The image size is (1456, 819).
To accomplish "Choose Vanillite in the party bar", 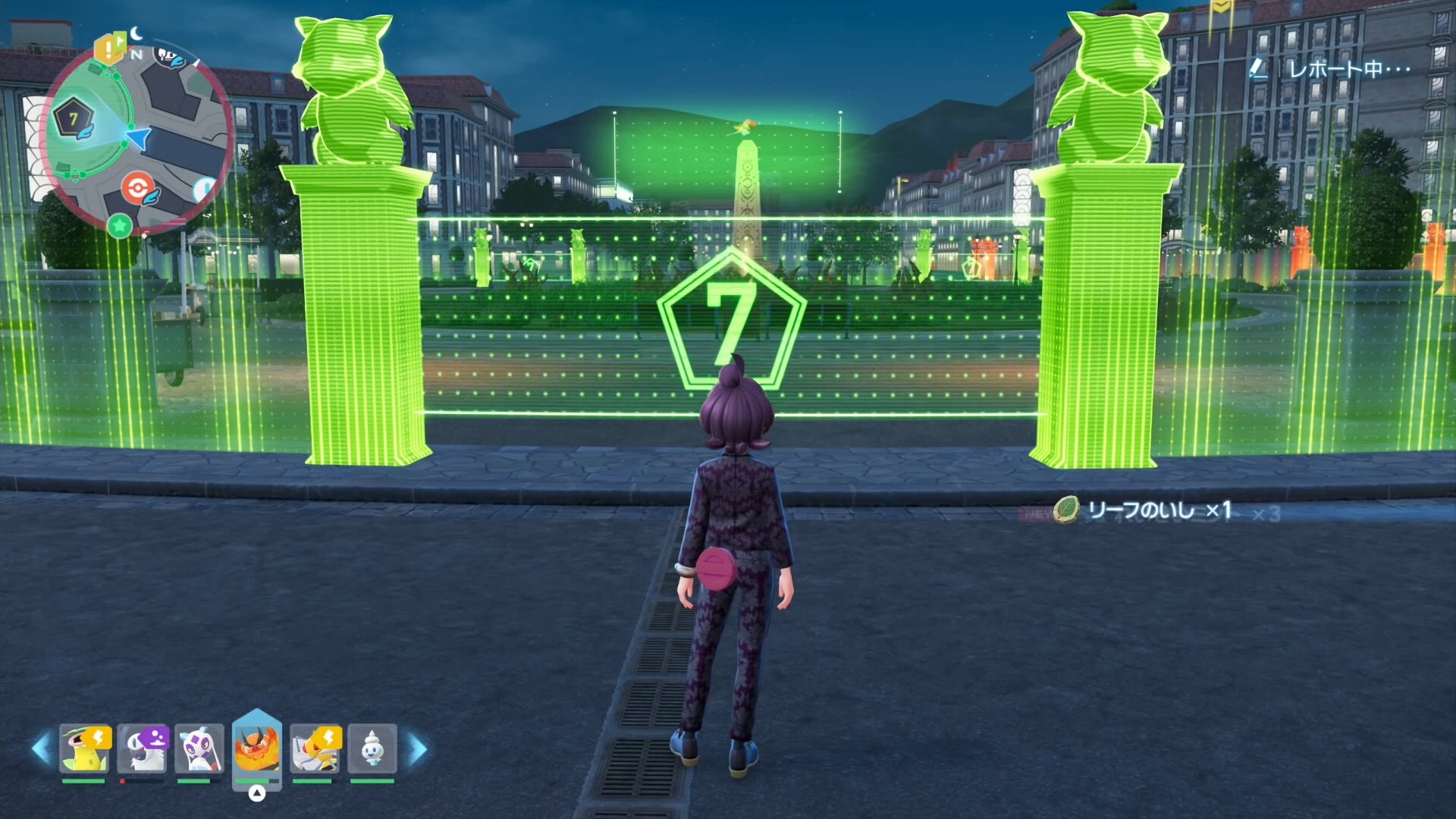I will pyautogui.click(x=372, y=748).
